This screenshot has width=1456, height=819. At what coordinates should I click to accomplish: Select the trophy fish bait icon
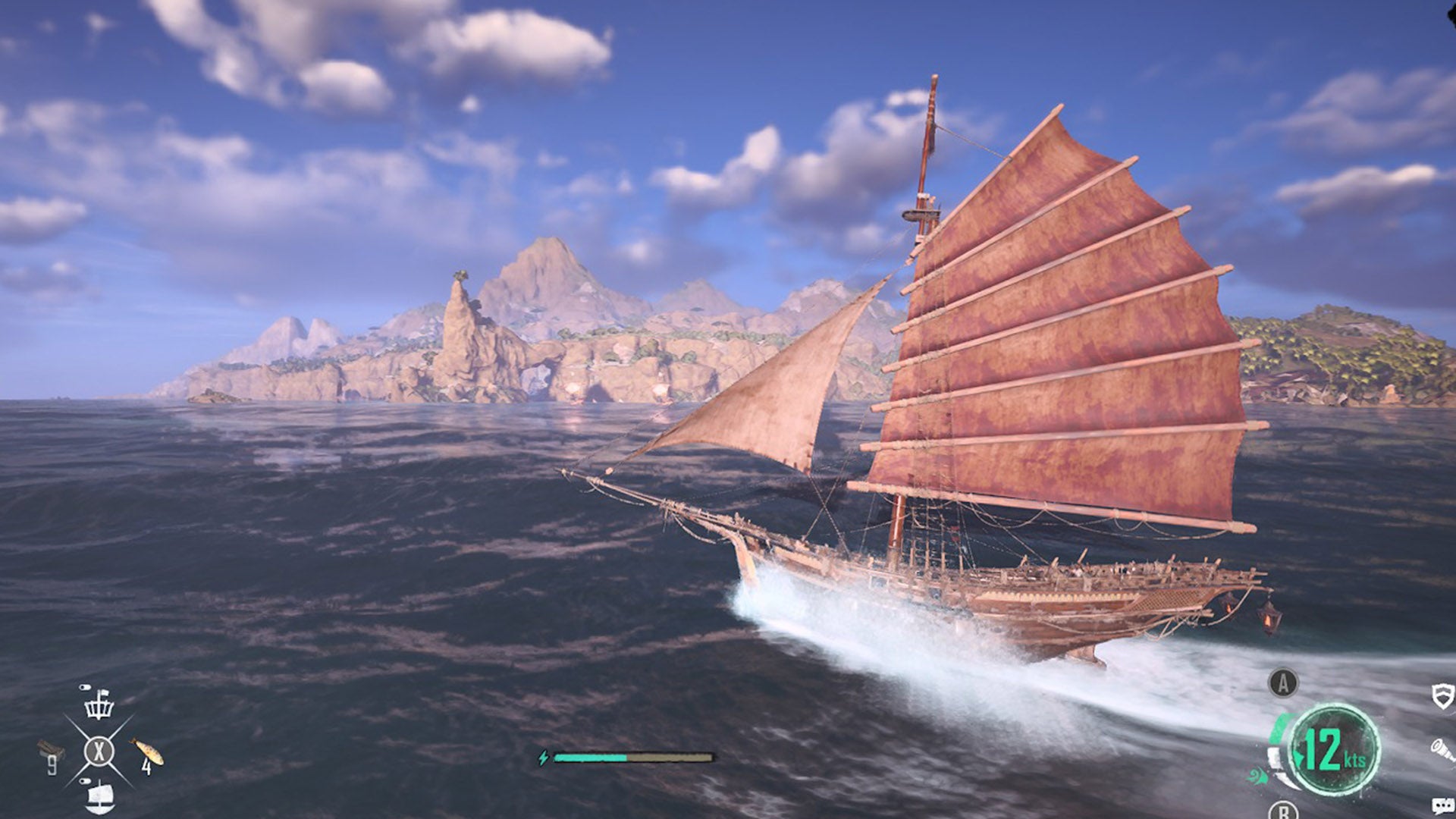(x=146, y=751)
